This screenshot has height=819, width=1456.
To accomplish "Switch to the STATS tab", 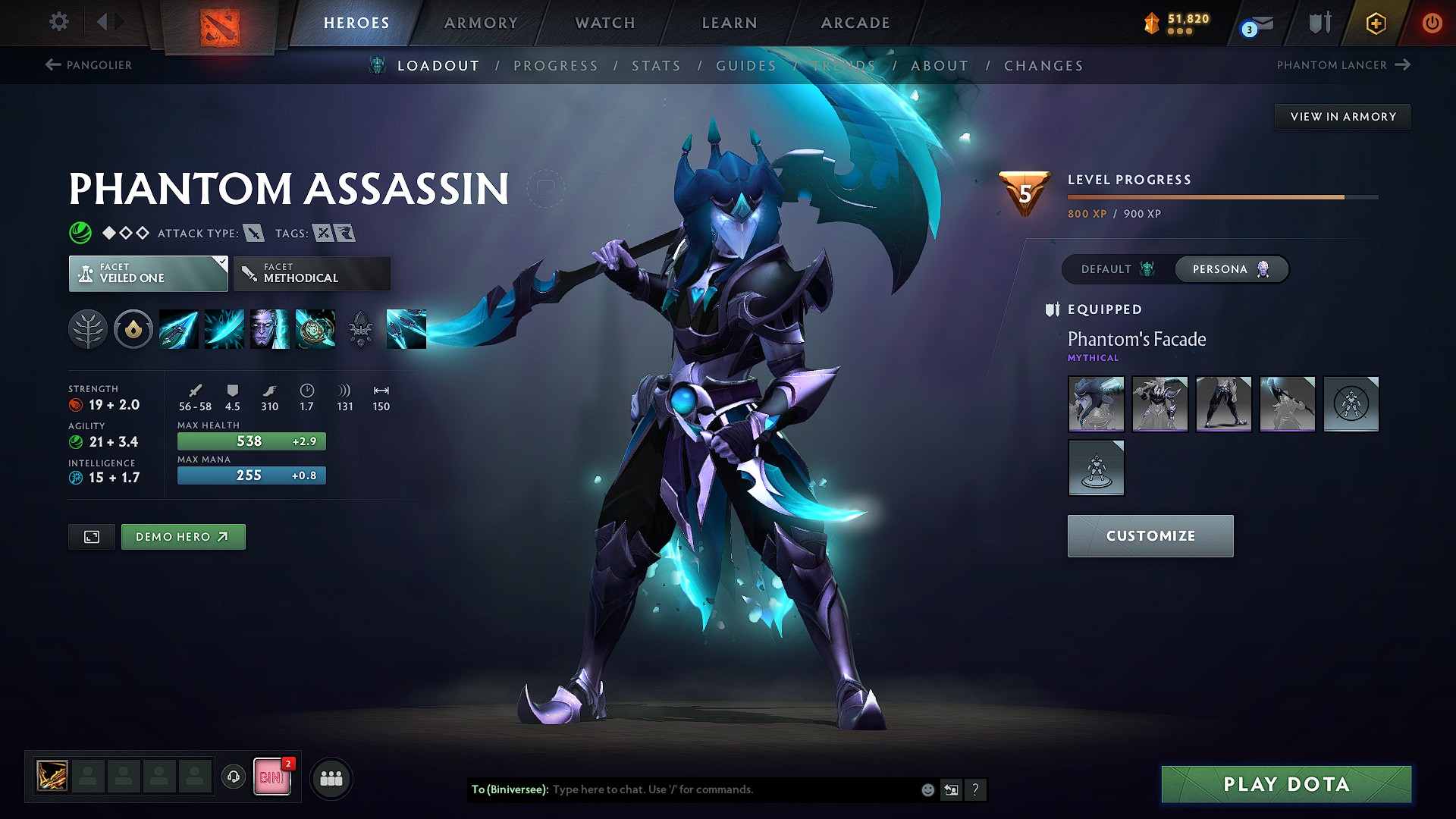I will pos(656,66).
